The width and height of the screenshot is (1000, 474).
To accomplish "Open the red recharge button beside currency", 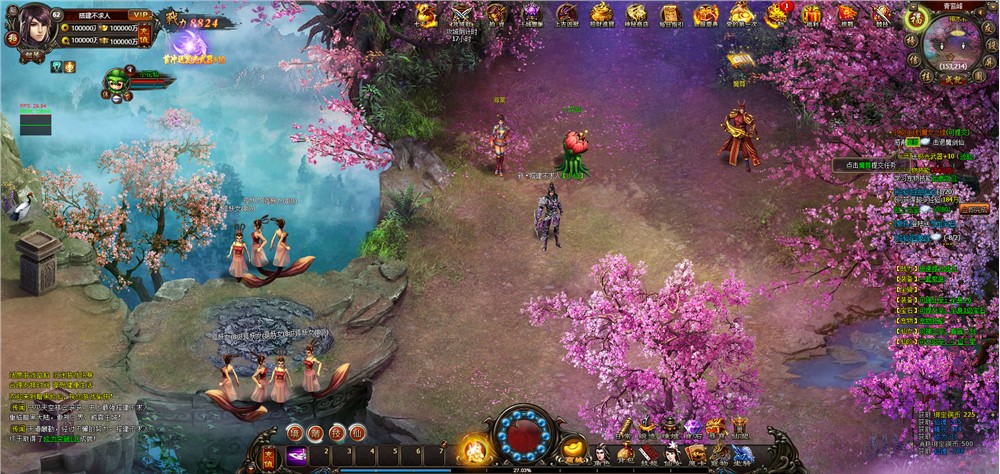I will [x=144, y=36].
